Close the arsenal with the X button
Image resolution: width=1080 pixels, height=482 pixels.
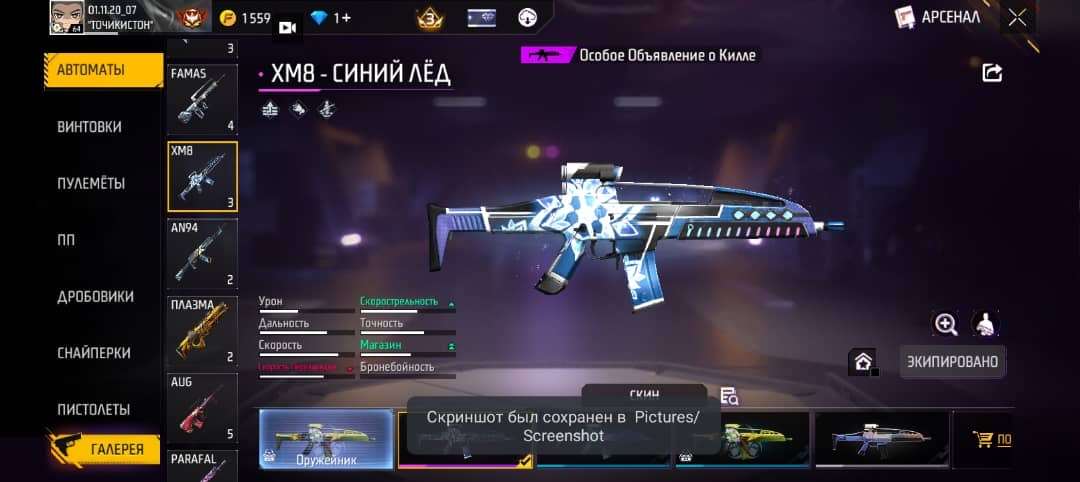[1017, 17]
